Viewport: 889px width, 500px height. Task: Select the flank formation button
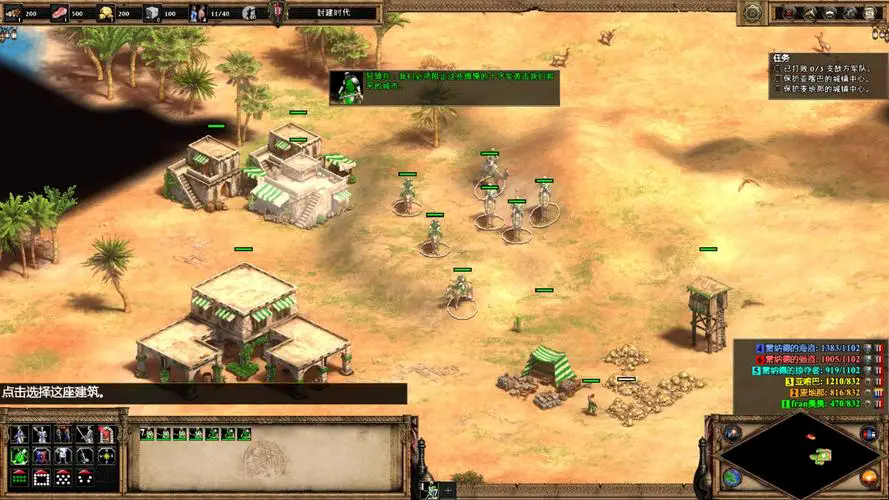coord(85,477)
